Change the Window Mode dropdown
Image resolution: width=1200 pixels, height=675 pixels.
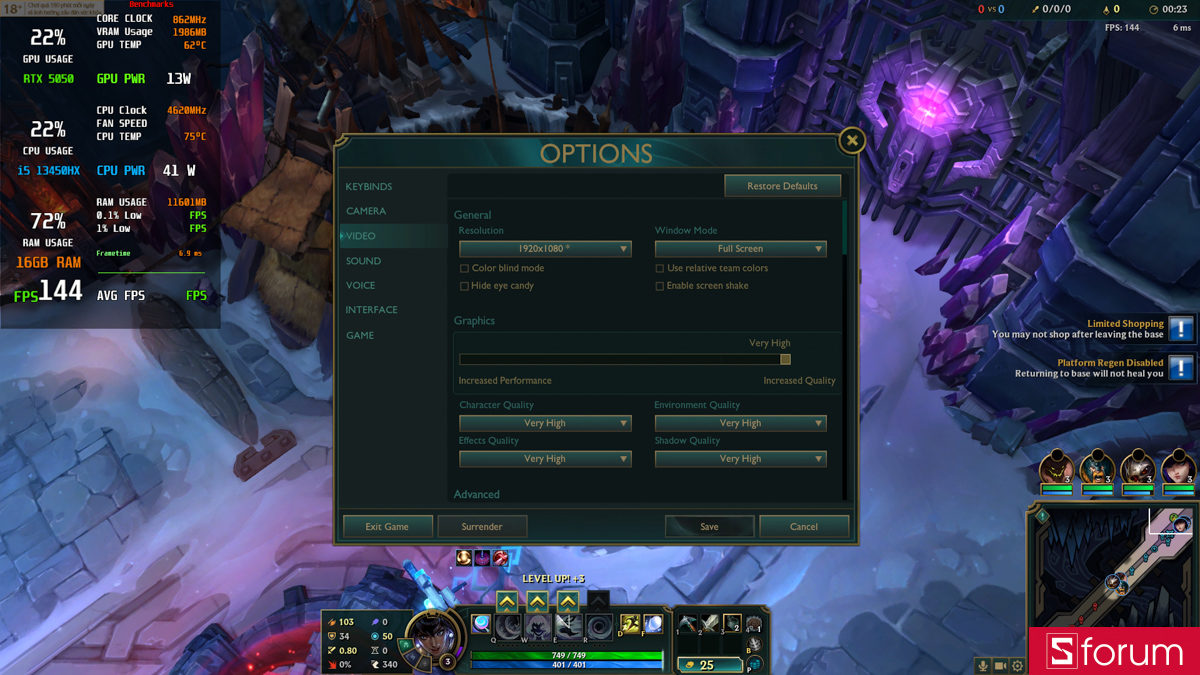pyautogui.click(x=740, y=249)
